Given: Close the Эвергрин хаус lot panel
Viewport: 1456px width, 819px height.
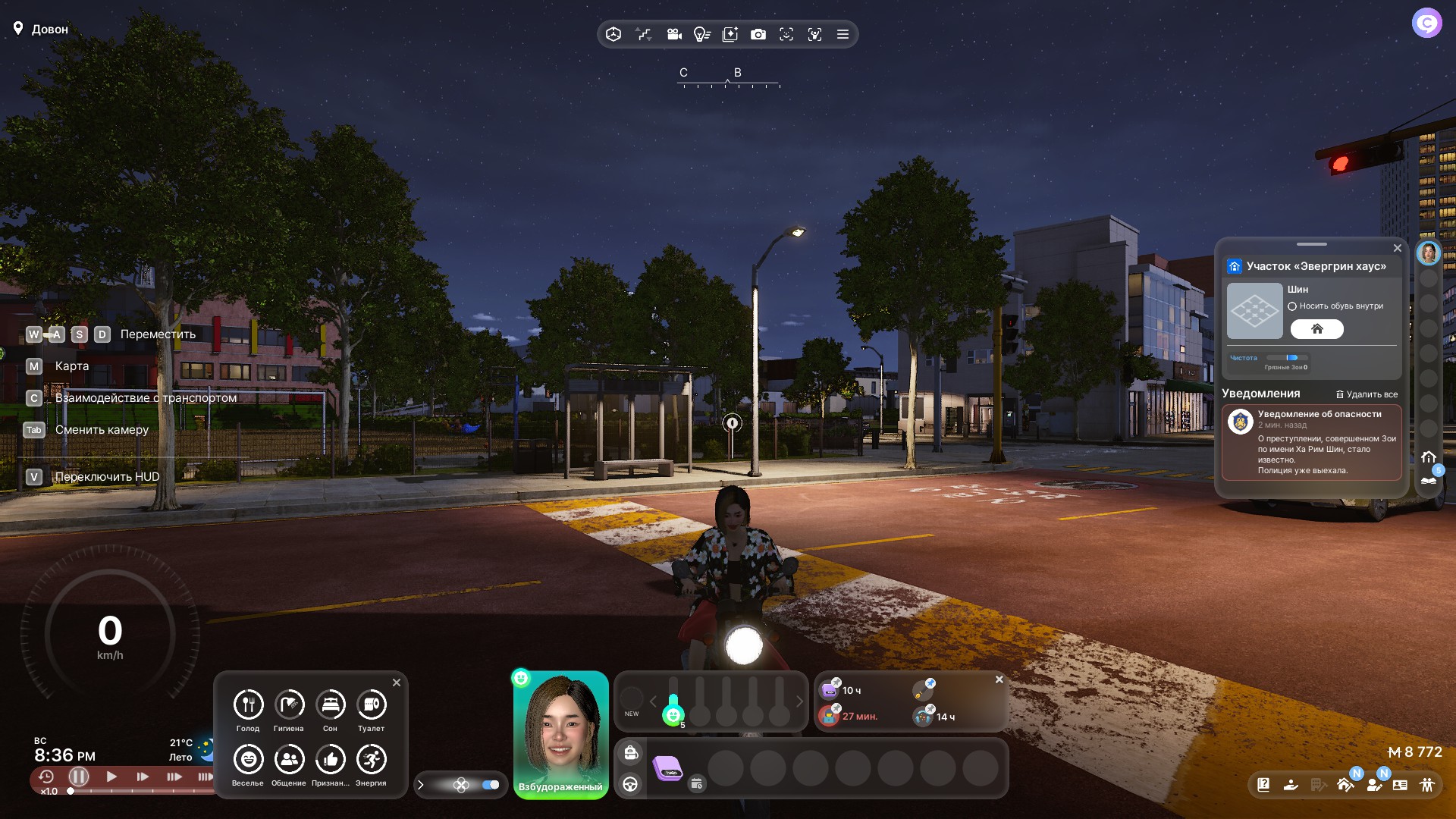Looking at the screenshot, I should click(1398, 248).
